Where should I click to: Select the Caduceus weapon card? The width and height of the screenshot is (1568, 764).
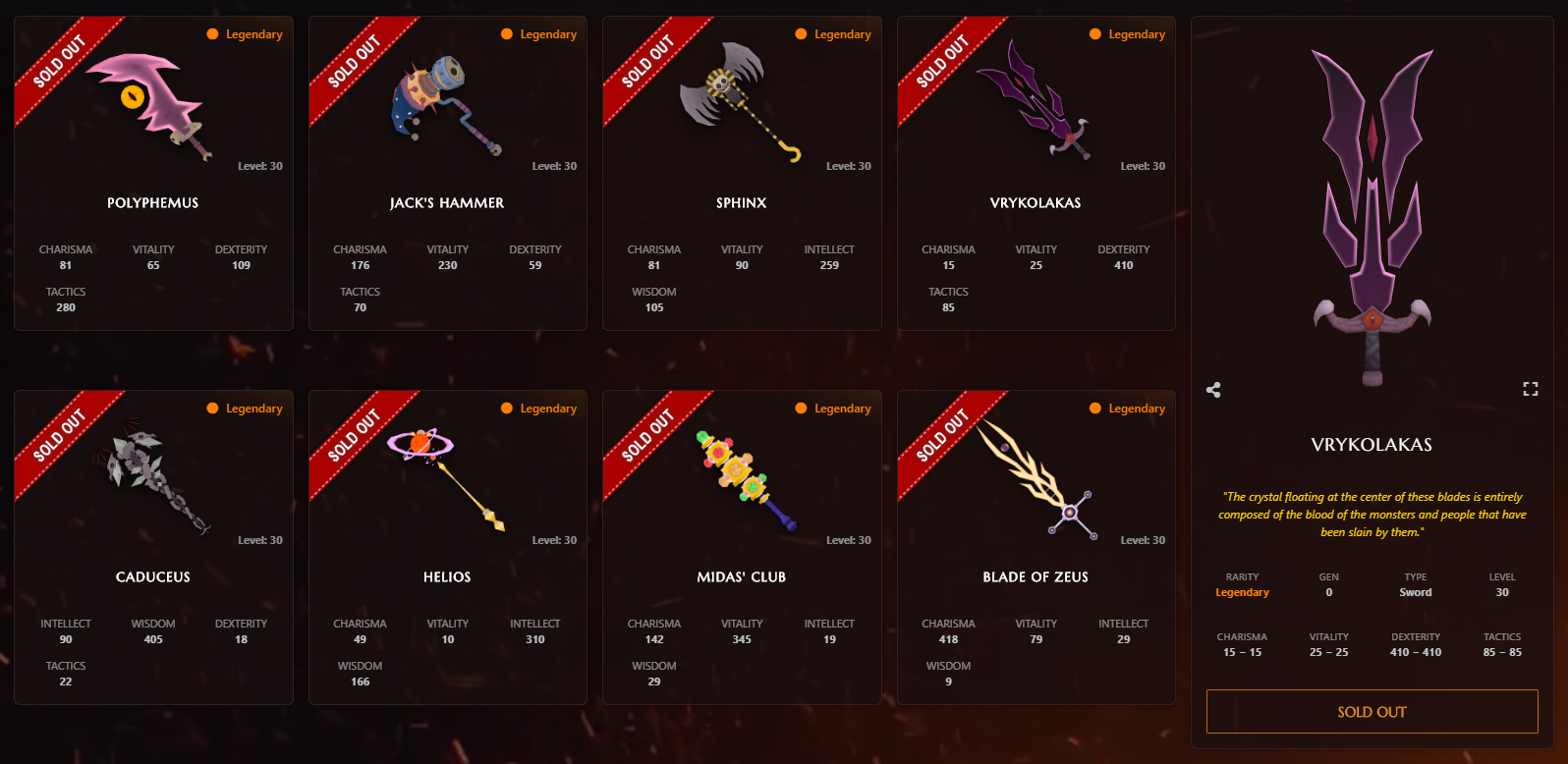(153, 547)
